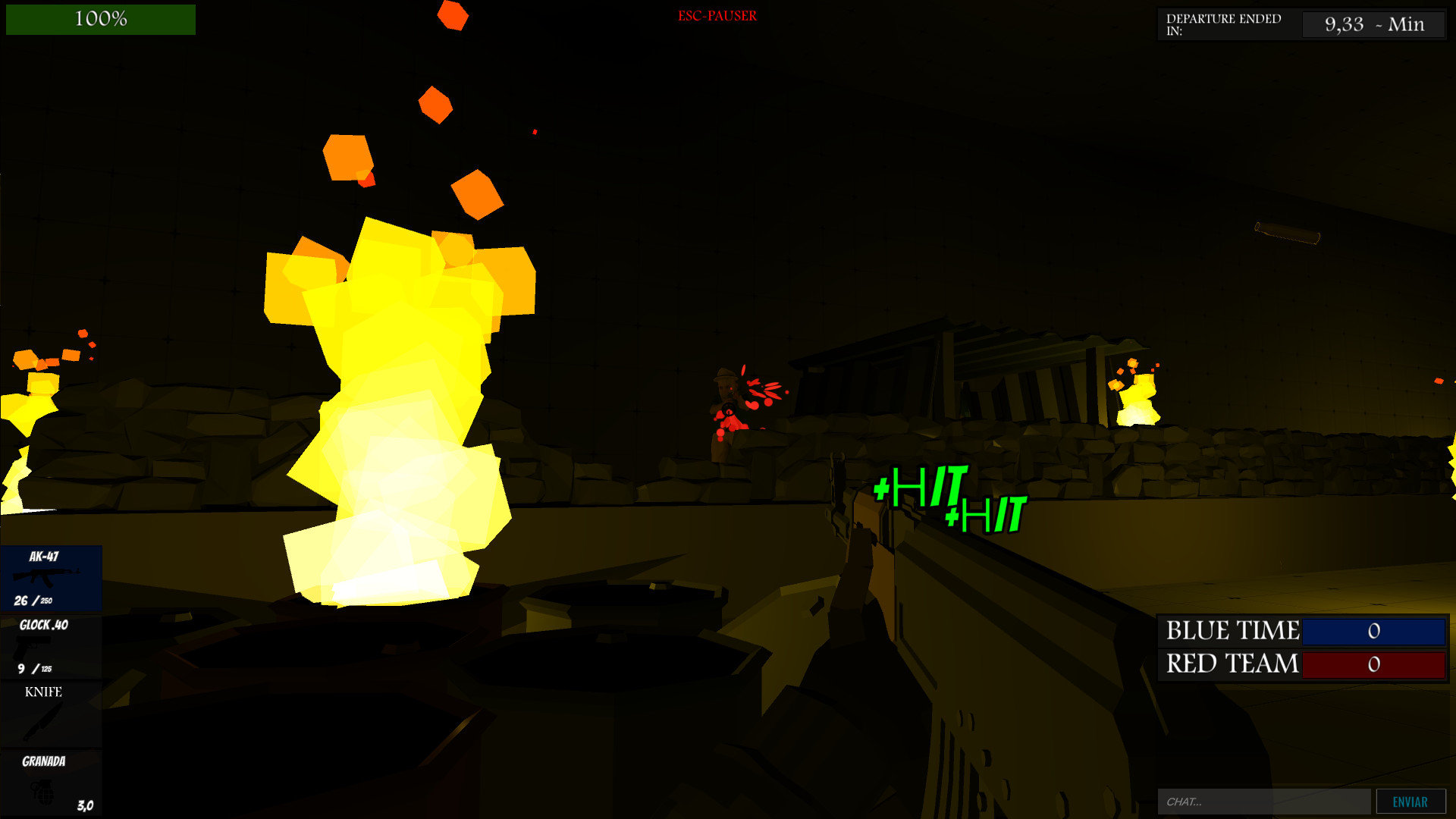Select the AK-47 weapon icon
This screenshot has height=819, width=1456.
(45, 576)
